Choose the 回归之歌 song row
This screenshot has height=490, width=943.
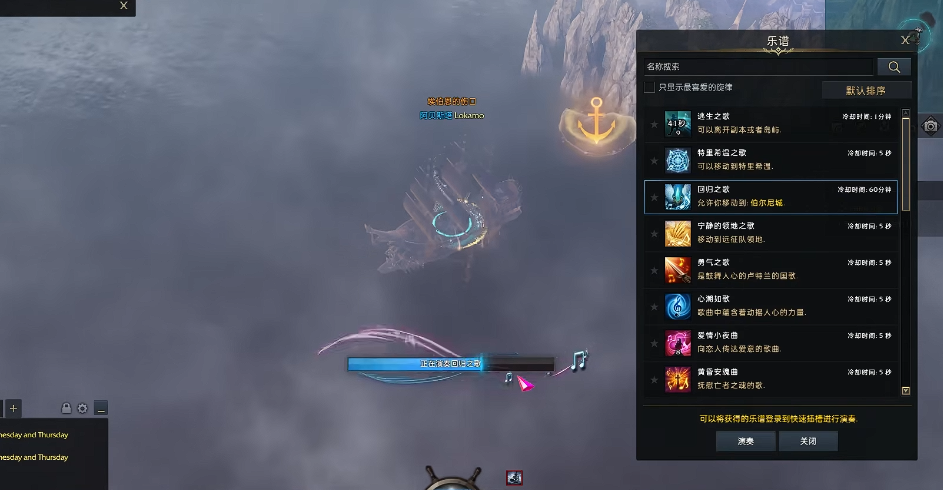(x=770, y=196)
